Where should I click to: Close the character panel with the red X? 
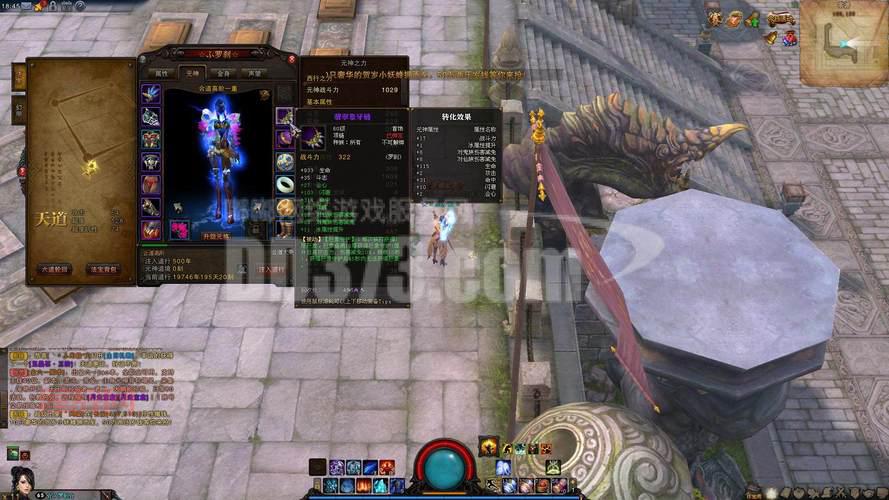(x=292, y=59)
